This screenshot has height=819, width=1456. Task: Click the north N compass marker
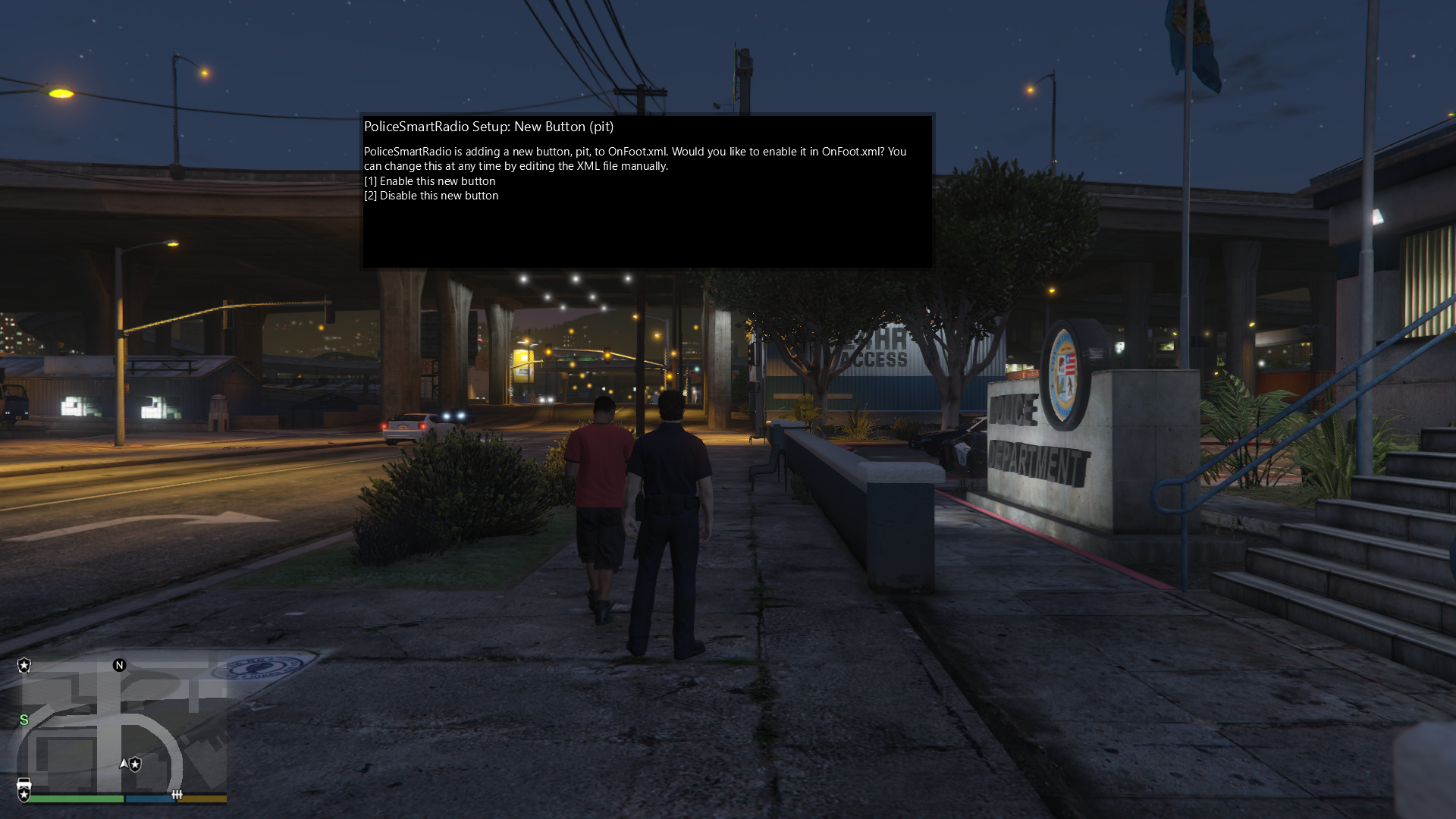tap(119, 665)
